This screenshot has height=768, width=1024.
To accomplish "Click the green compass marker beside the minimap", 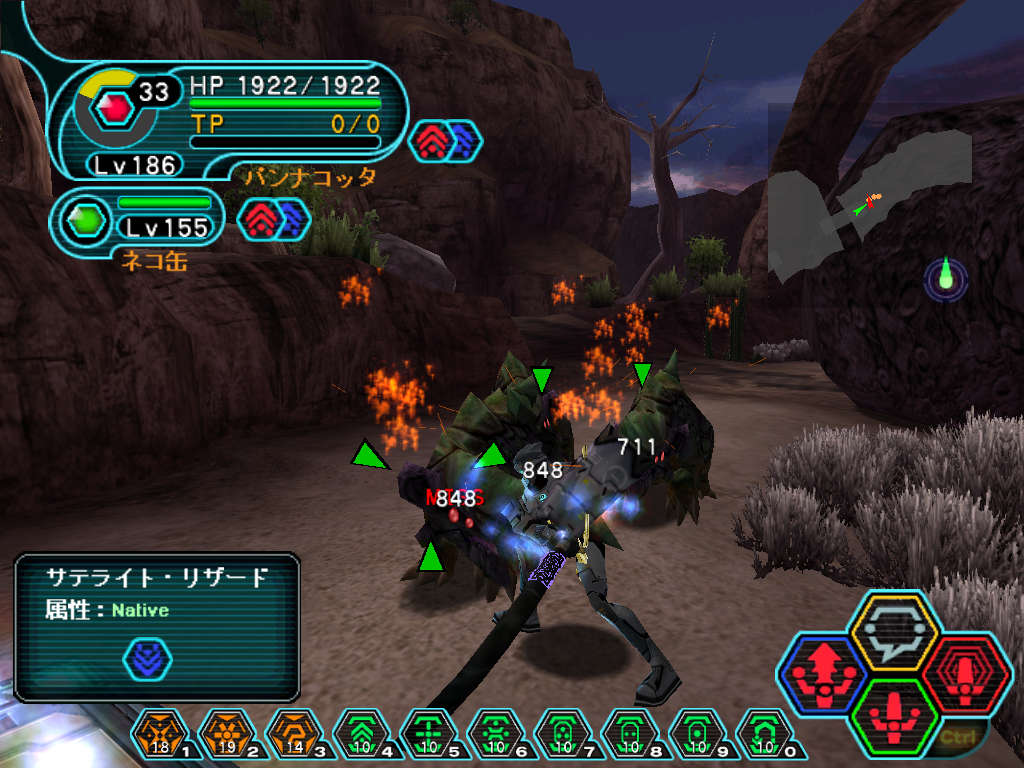I will click(x=946, y=278).
